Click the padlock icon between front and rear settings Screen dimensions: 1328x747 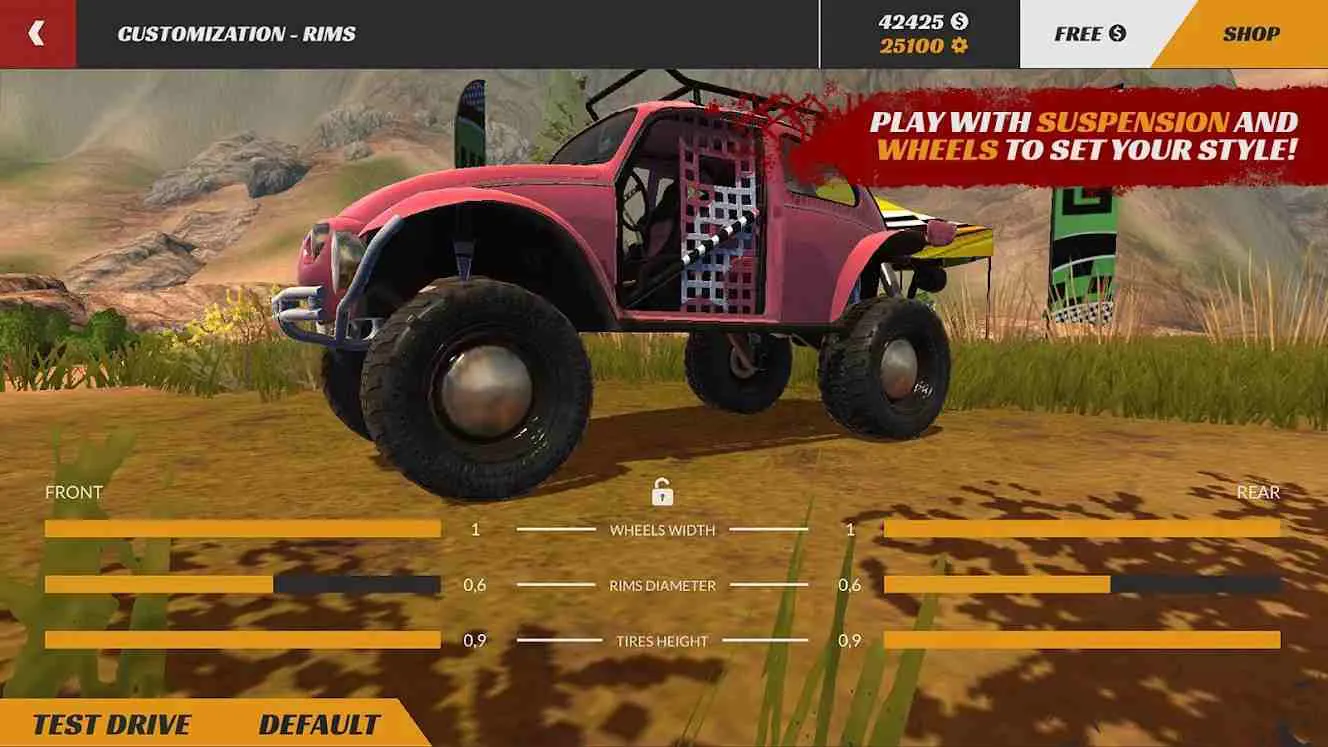[x=662, y=492]
